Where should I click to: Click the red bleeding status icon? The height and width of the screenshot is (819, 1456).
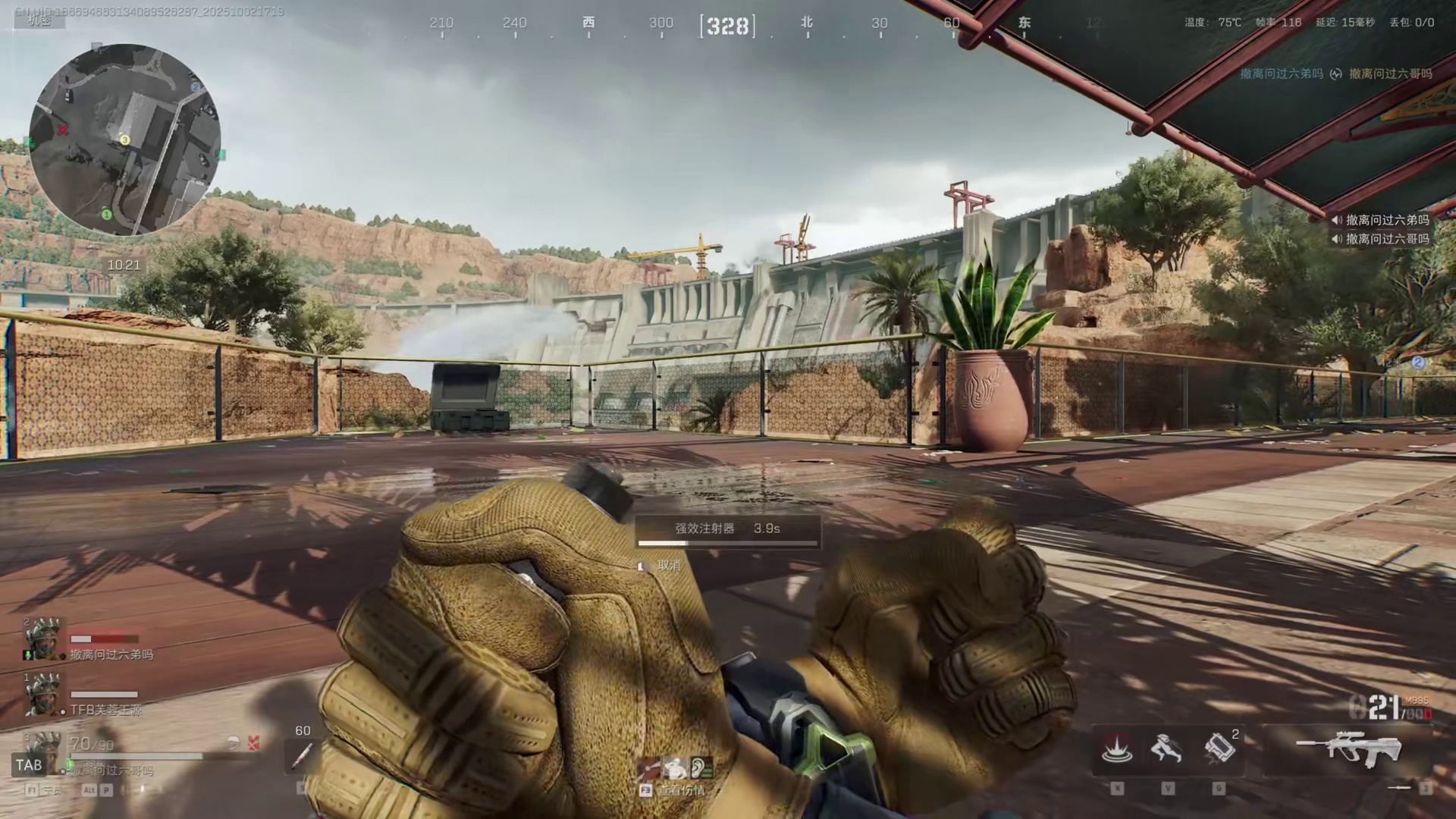point(648,769)
